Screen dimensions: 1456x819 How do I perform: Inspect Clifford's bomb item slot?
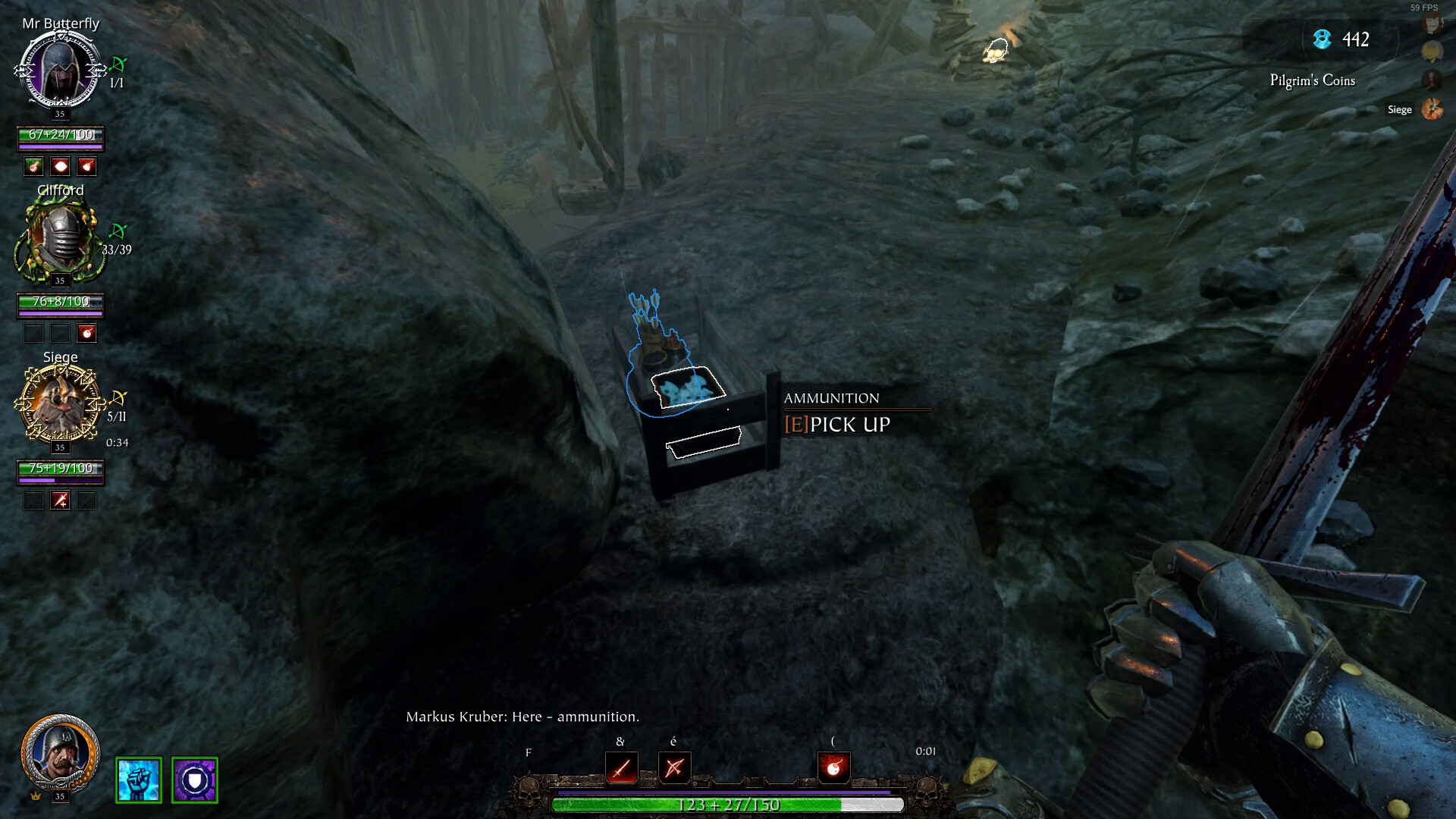click(86, 333)
